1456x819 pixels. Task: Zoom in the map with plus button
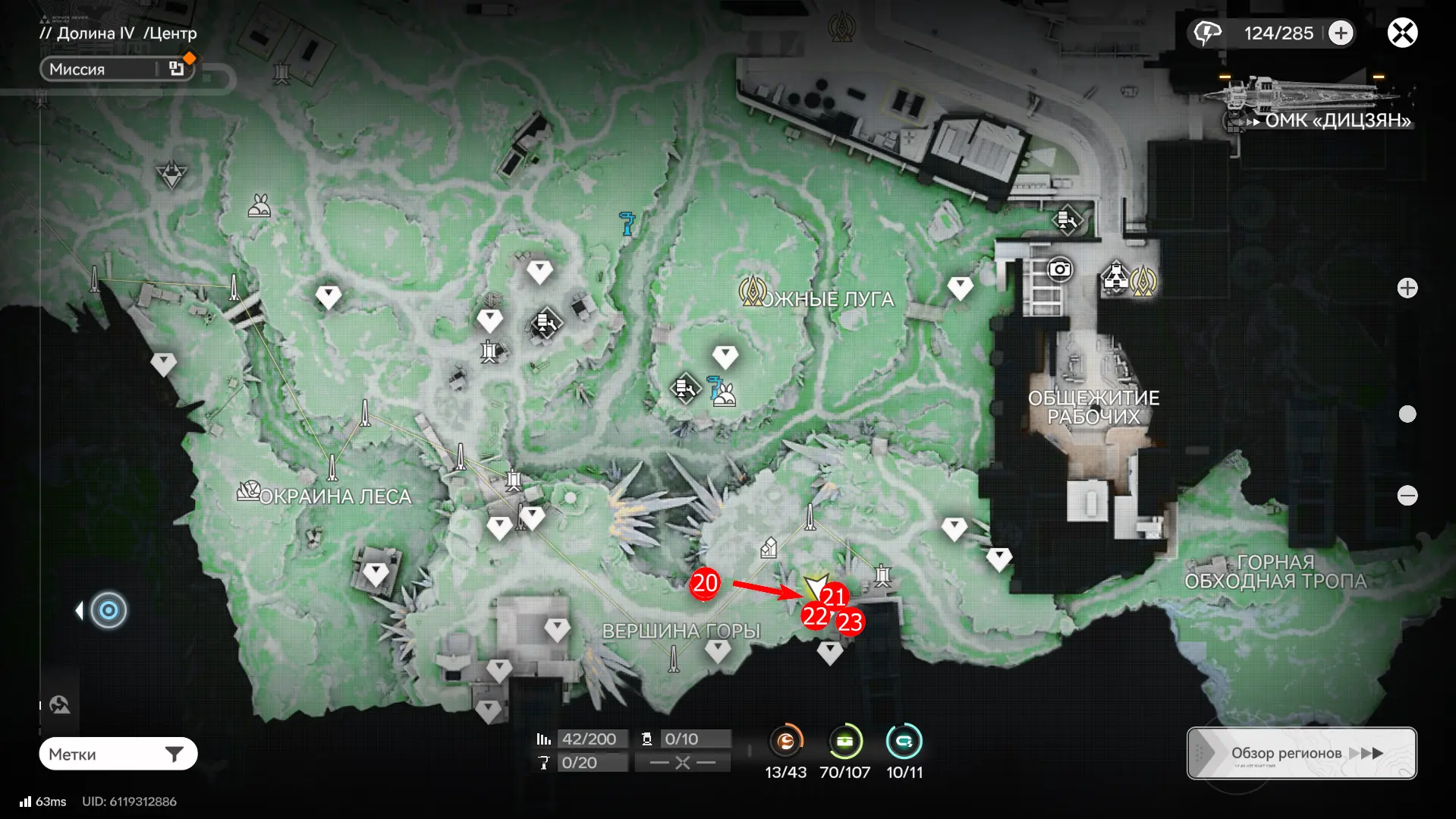tap(1407, 288)
